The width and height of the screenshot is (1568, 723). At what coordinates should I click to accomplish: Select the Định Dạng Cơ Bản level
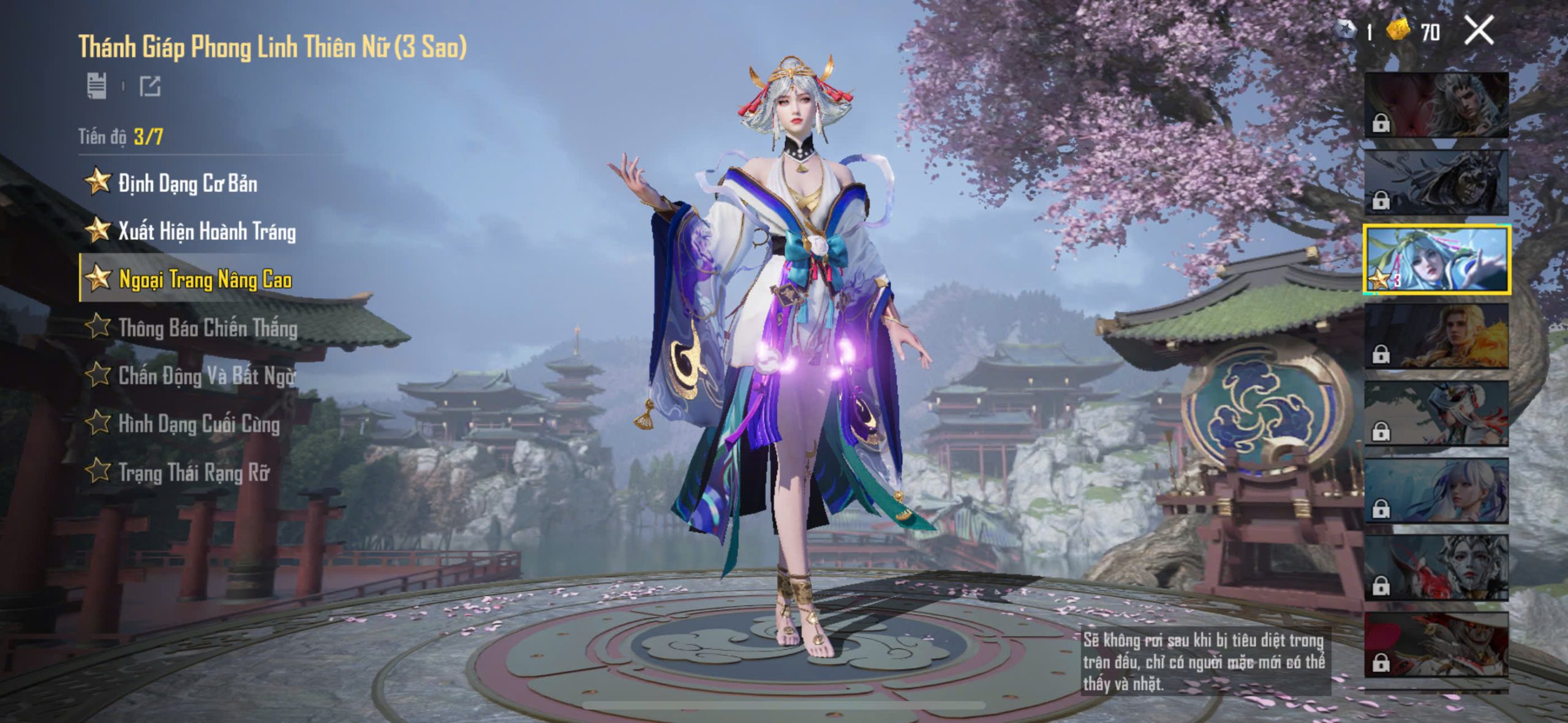coord(187,183)
